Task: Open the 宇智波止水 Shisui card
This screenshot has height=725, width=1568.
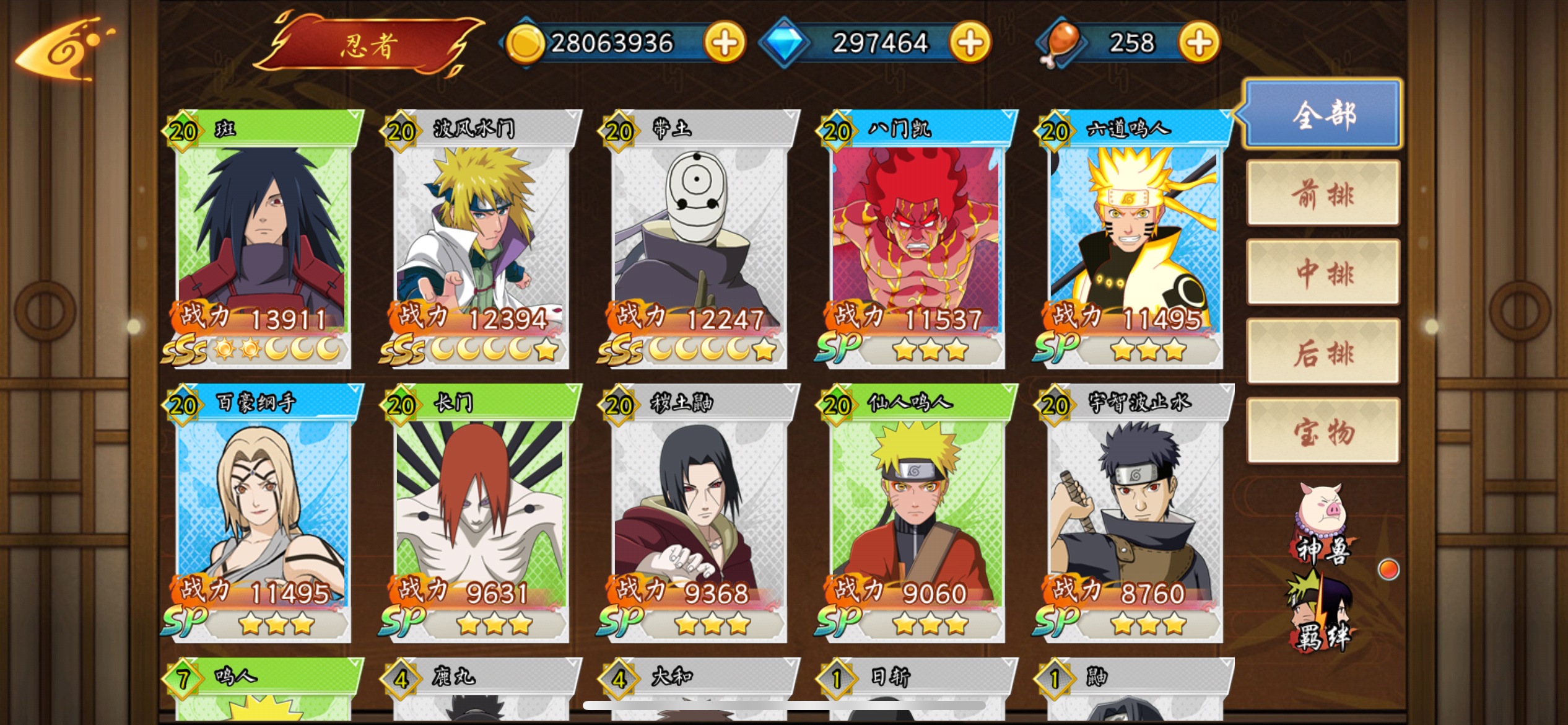Action: pos(1135,513)
